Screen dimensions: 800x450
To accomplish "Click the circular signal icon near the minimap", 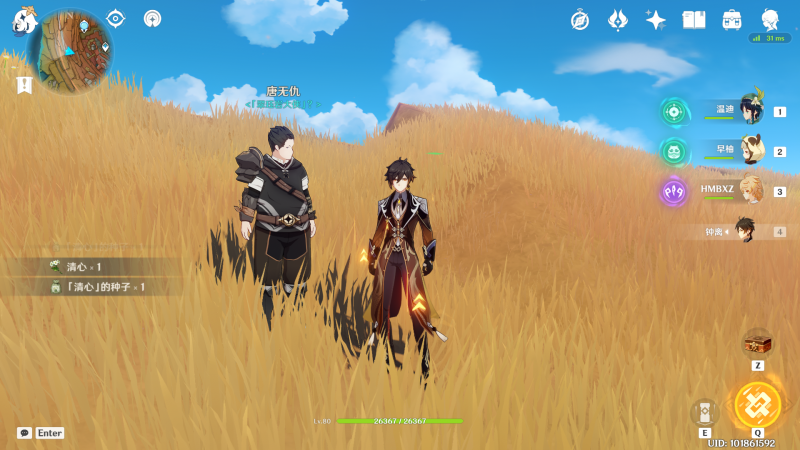I will [152, 18].
